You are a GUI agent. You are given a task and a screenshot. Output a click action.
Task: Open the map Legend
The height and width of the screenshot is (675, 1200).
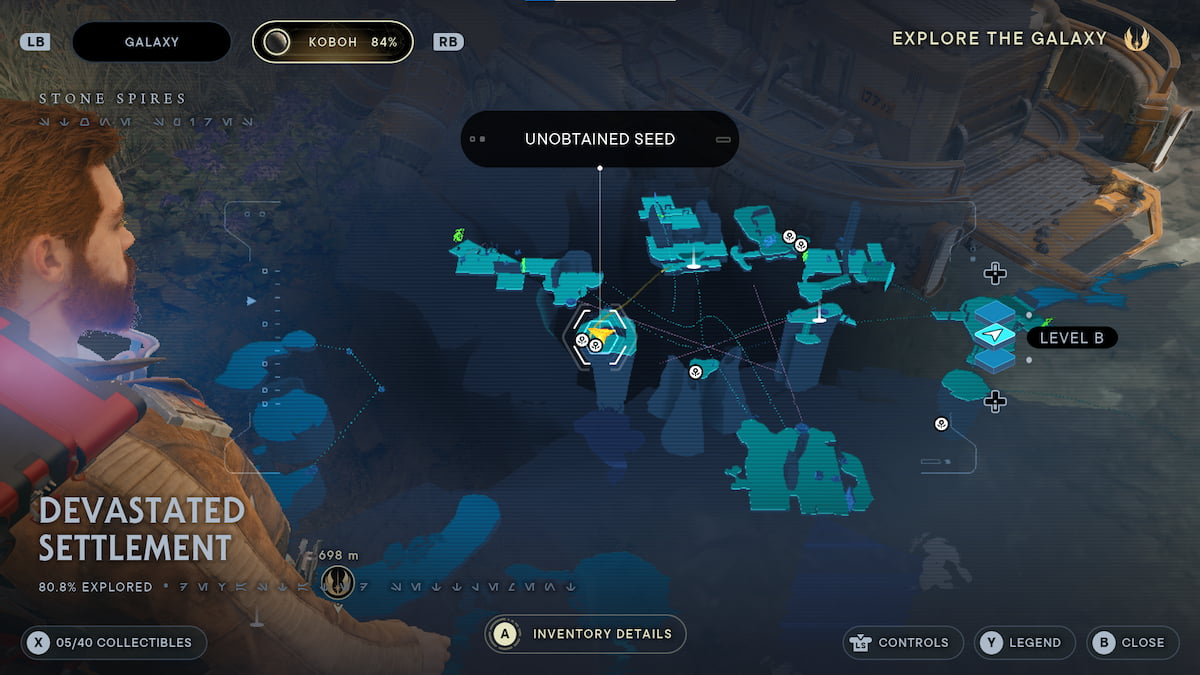click(1024, 643)
